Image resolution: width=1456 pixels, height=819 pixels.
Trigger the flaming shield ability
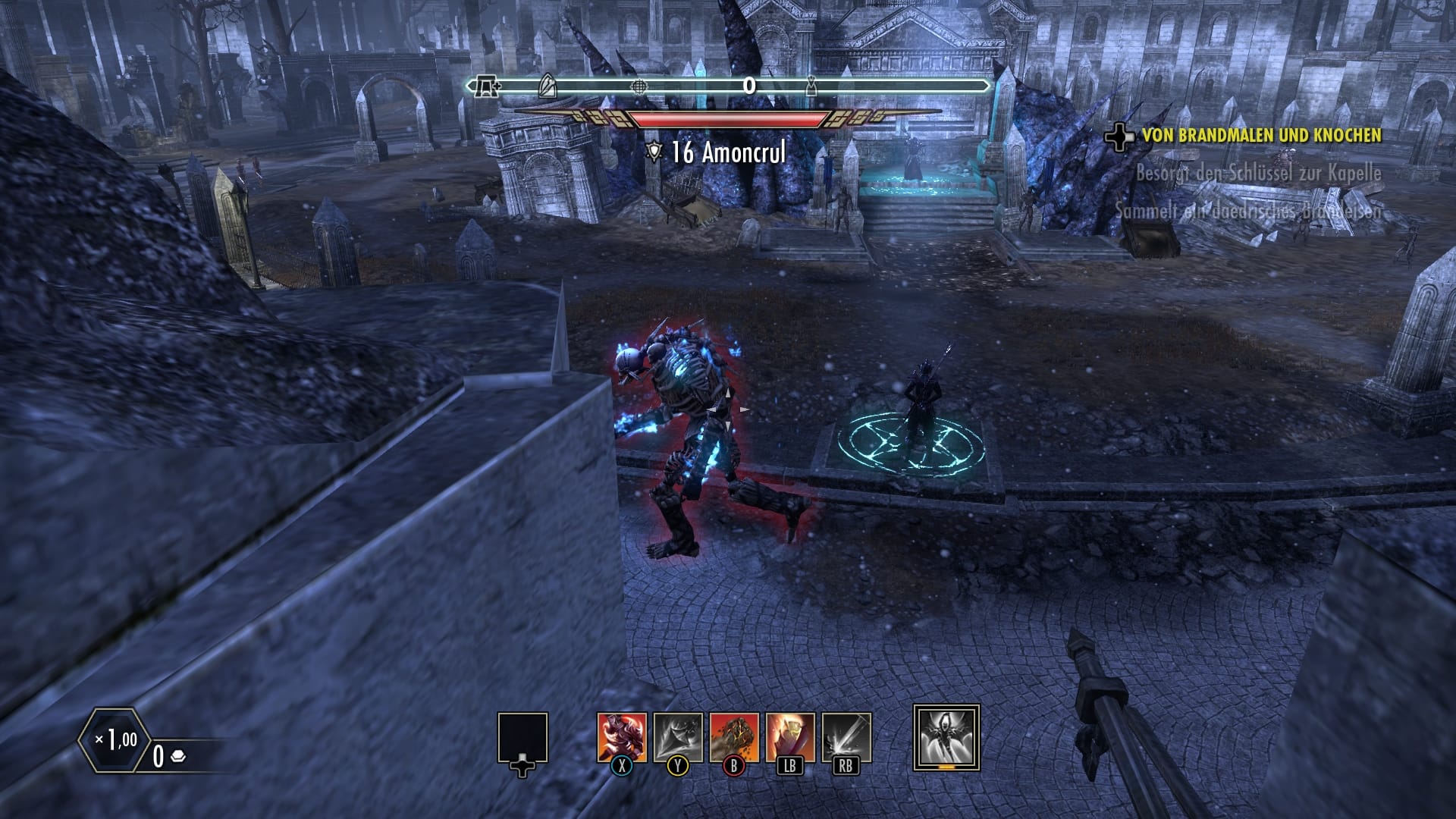tap(789, 737)
